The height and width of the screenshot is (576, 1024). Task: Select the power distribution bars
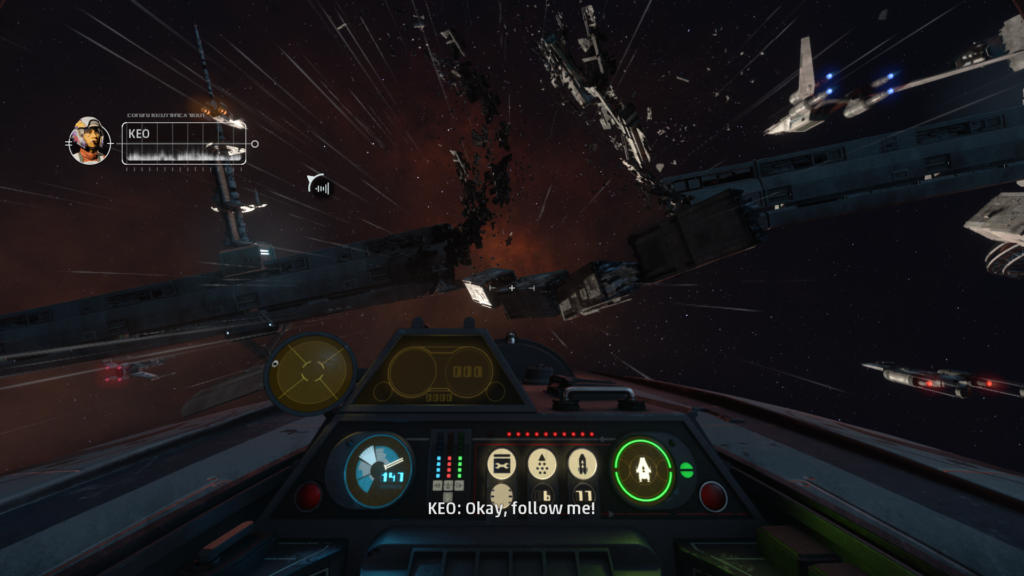[451, 468]
